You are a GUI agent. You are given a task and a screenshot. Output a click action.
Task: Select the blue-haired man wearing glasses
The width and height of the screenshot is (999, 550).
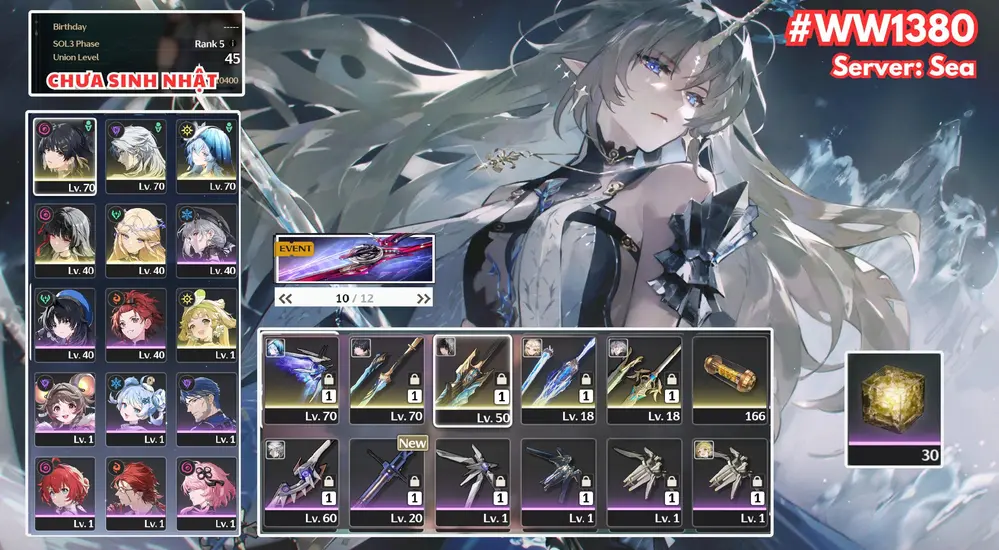(x=207, y=408)
